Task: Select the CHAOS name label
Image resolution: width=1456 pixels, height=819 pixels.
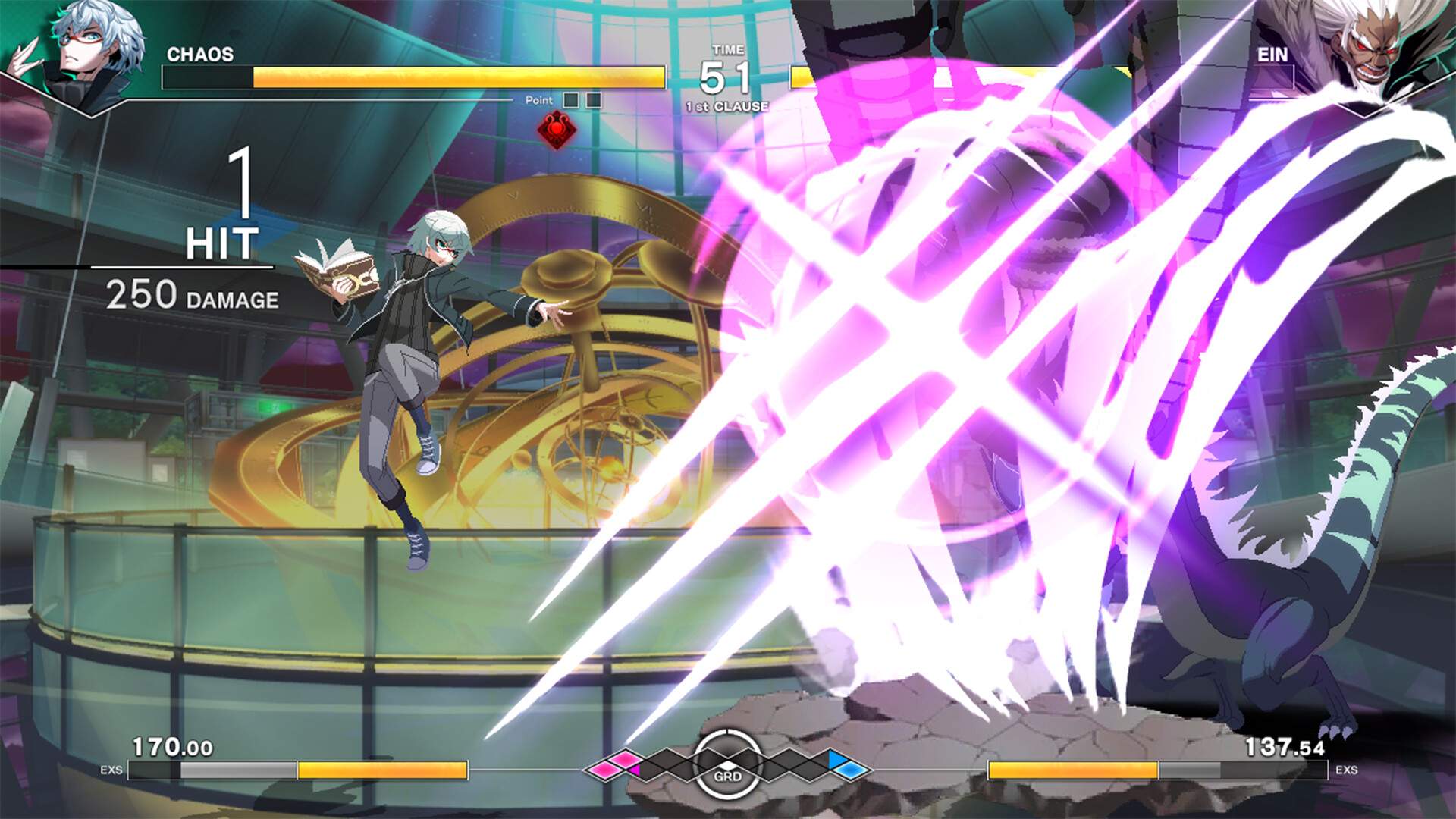Action: pos(202,53)
